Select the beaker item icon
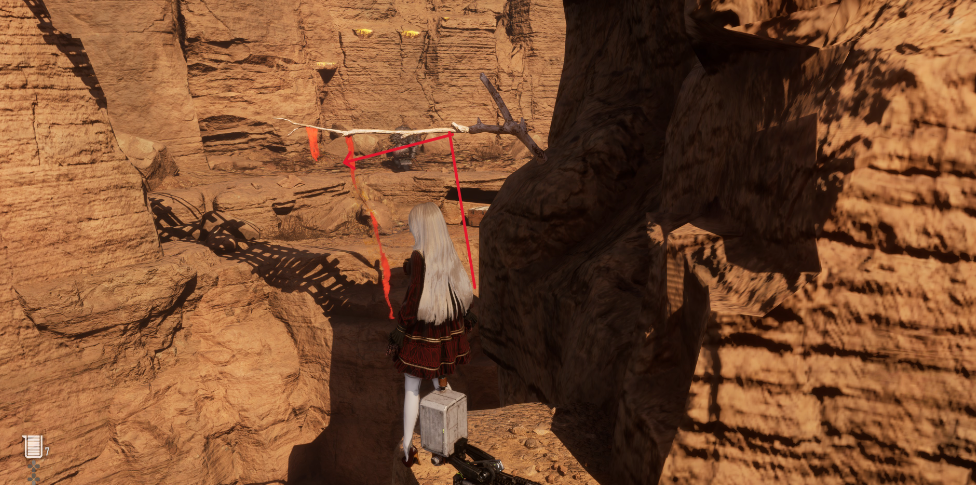This screenshot has width=976, height=485. (33, 447)
